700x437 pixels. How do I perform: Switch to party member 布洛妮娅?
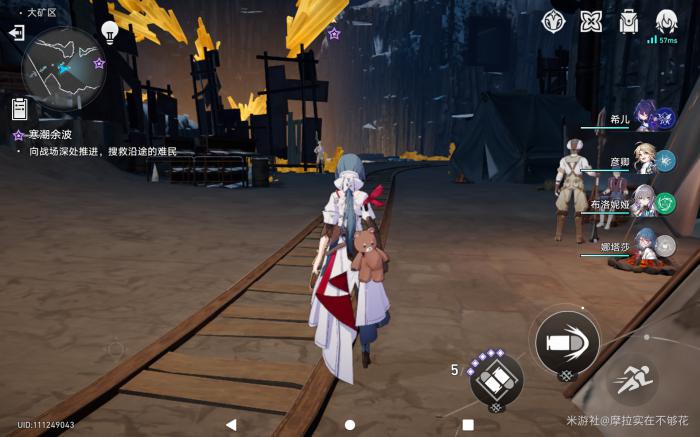[645, 204]
